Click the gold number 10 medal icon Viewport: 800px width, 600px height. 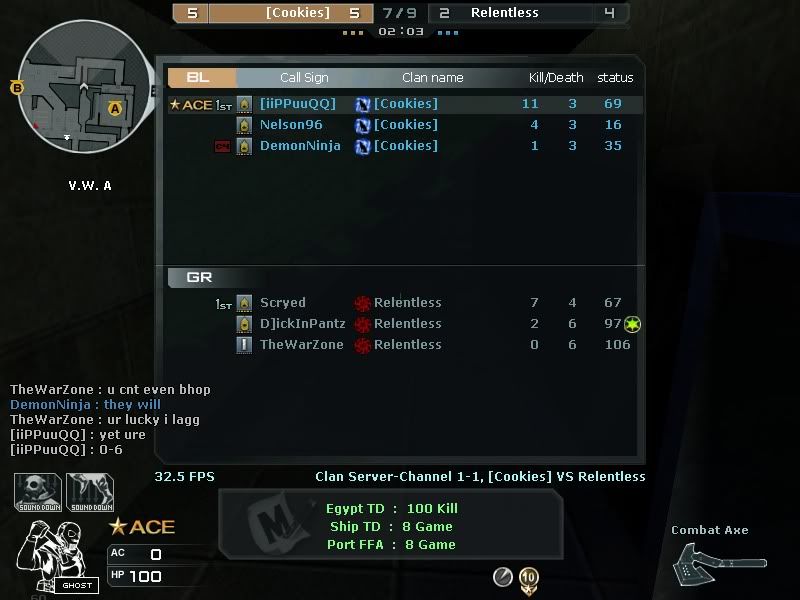tap(529, 578)
